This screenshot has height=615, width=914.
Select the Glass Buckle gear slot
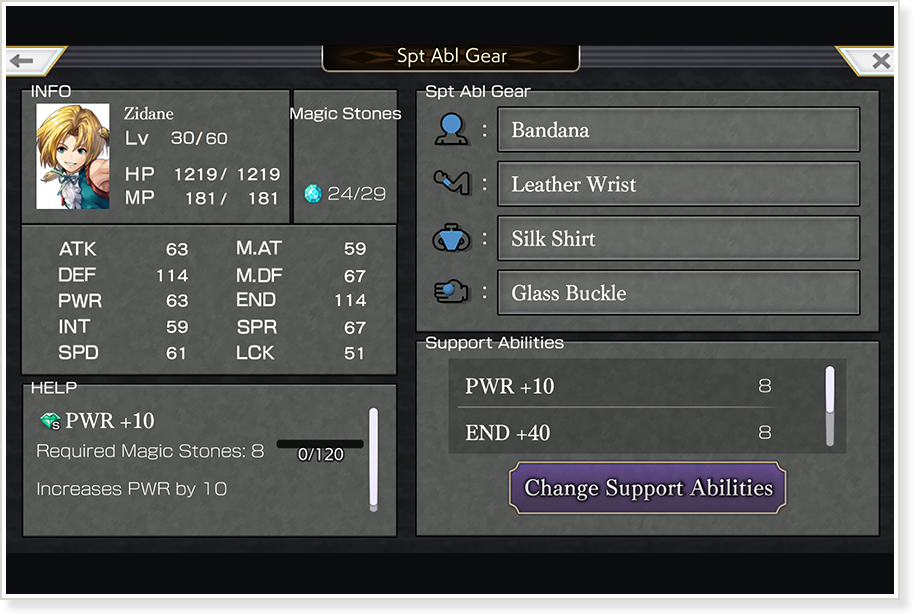(x=678, y=293)
